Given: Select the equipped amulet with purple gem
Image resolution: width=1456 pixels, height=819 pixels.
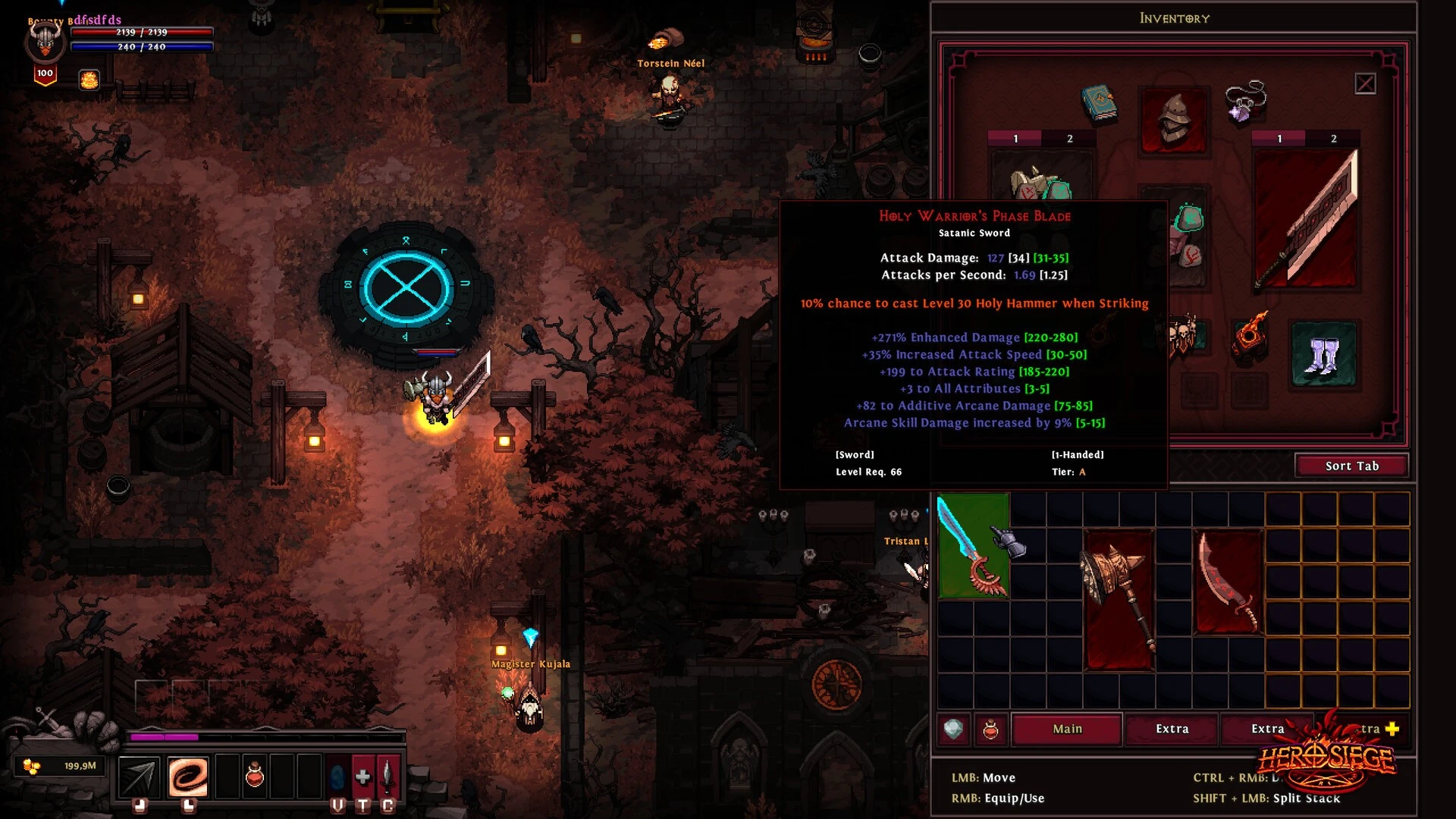Looking at the screenshot, I should click(x=1245, y=102).
